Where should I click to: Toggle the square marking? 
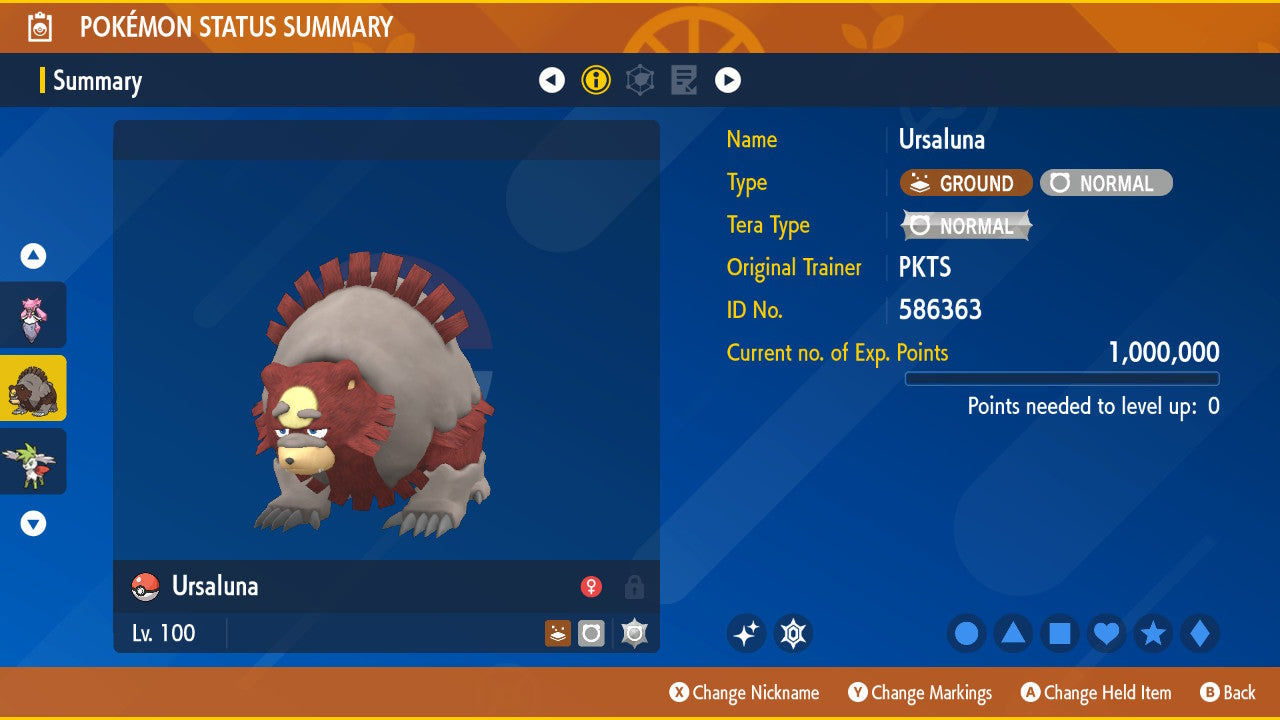[1060, 634]
